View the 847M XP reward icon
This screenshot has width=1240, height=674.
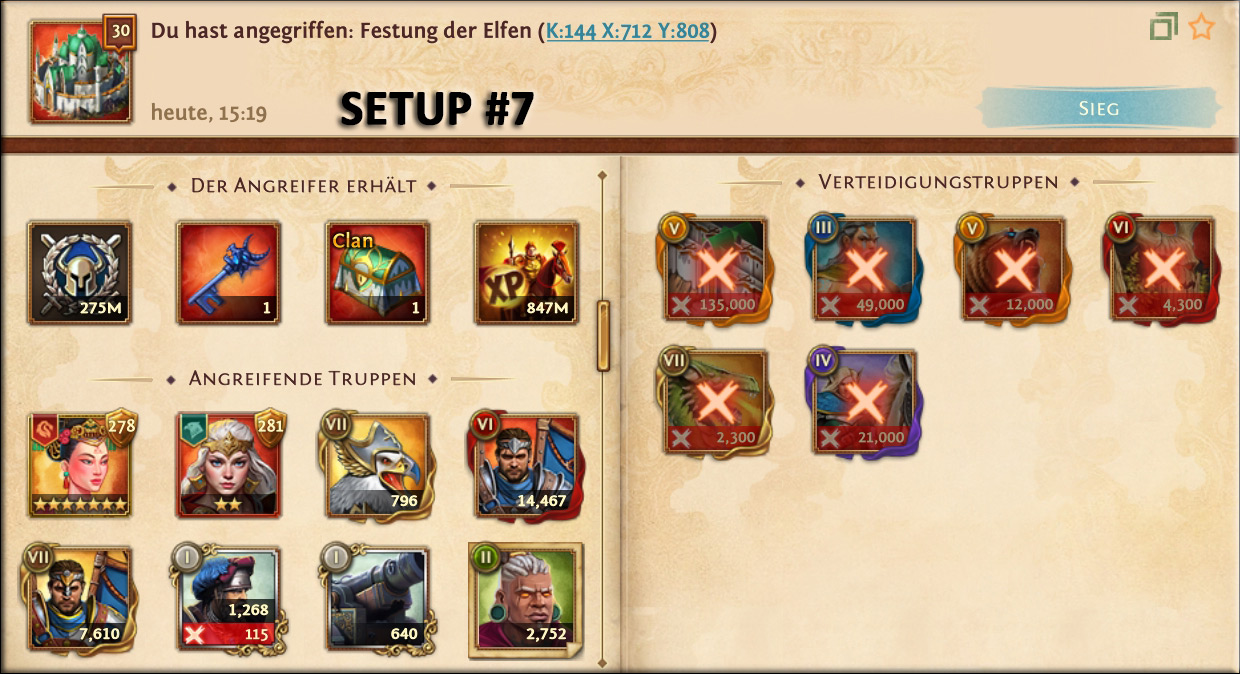(x=526, y=273)
